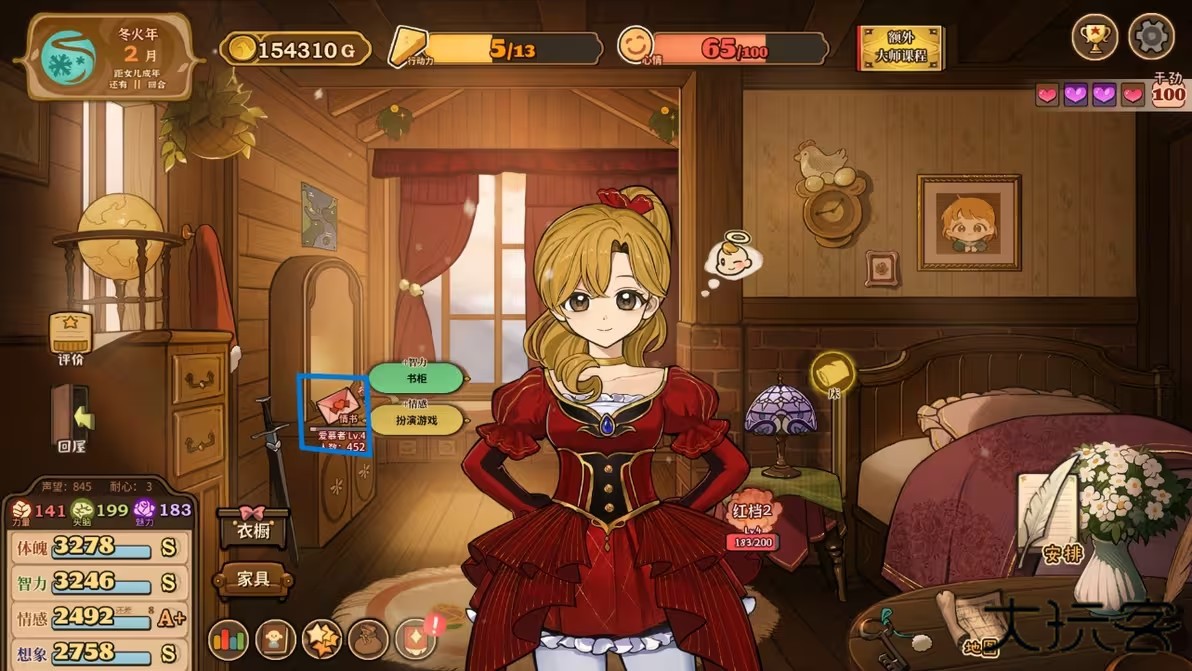Choose the 扮演游戏 role-play option
The width and height of the screenshot is (1192, 671).
click(418, 419)
